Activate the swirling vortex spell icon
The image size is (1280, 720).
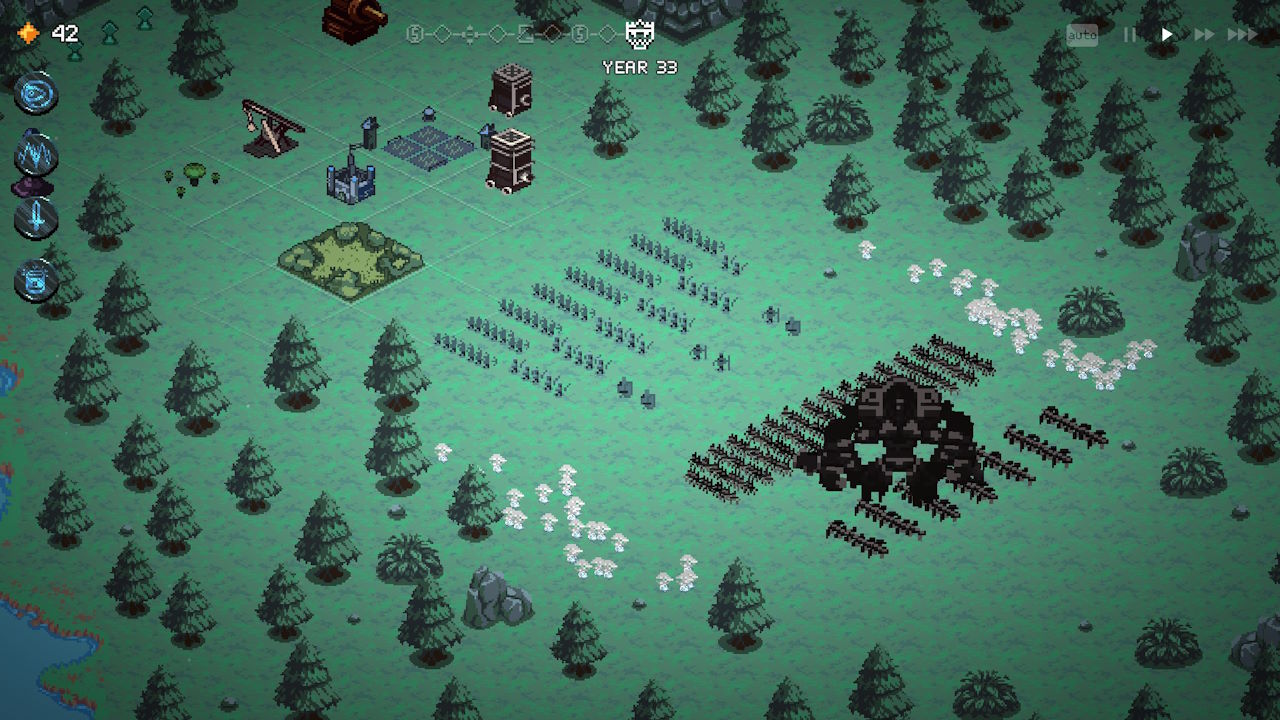click(36, 94)
